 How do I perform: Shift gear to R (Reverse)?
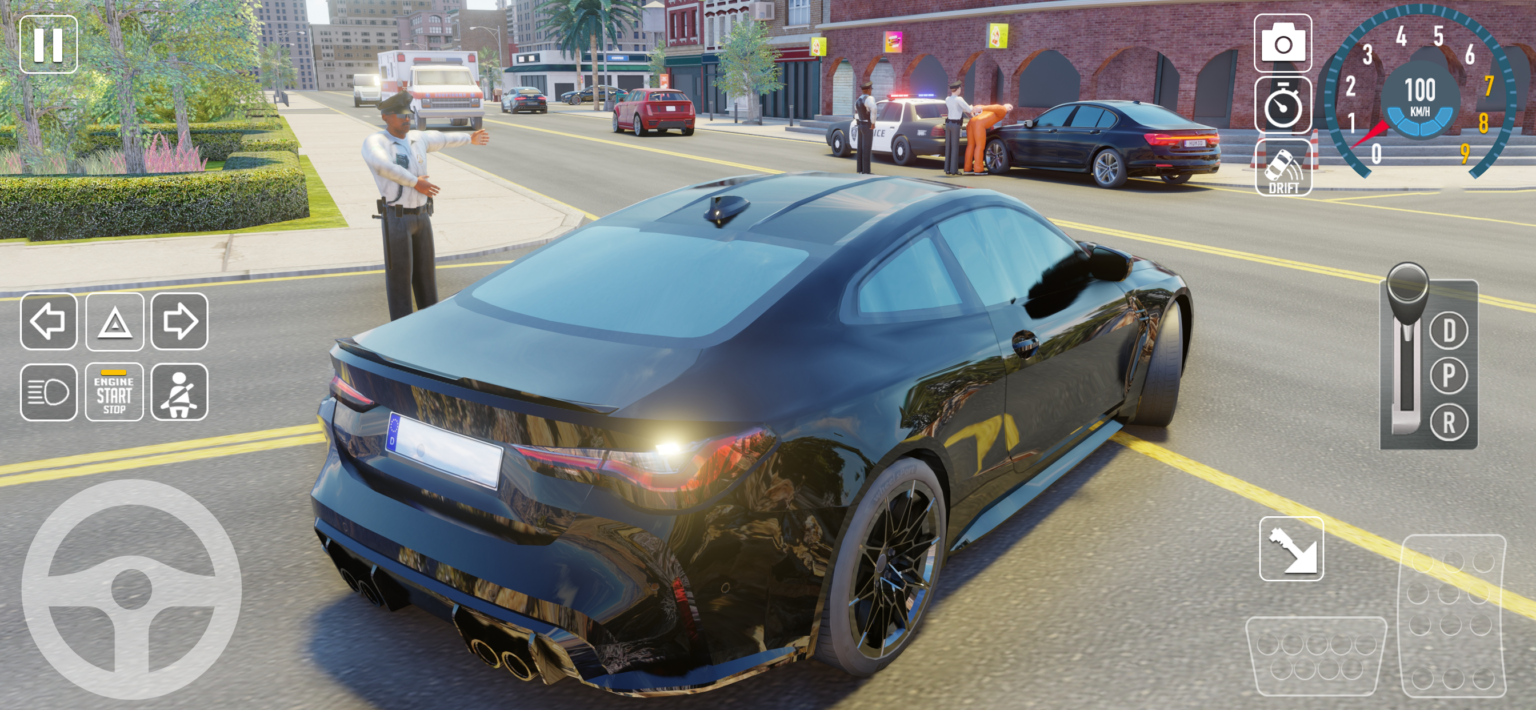point(1448,422)
